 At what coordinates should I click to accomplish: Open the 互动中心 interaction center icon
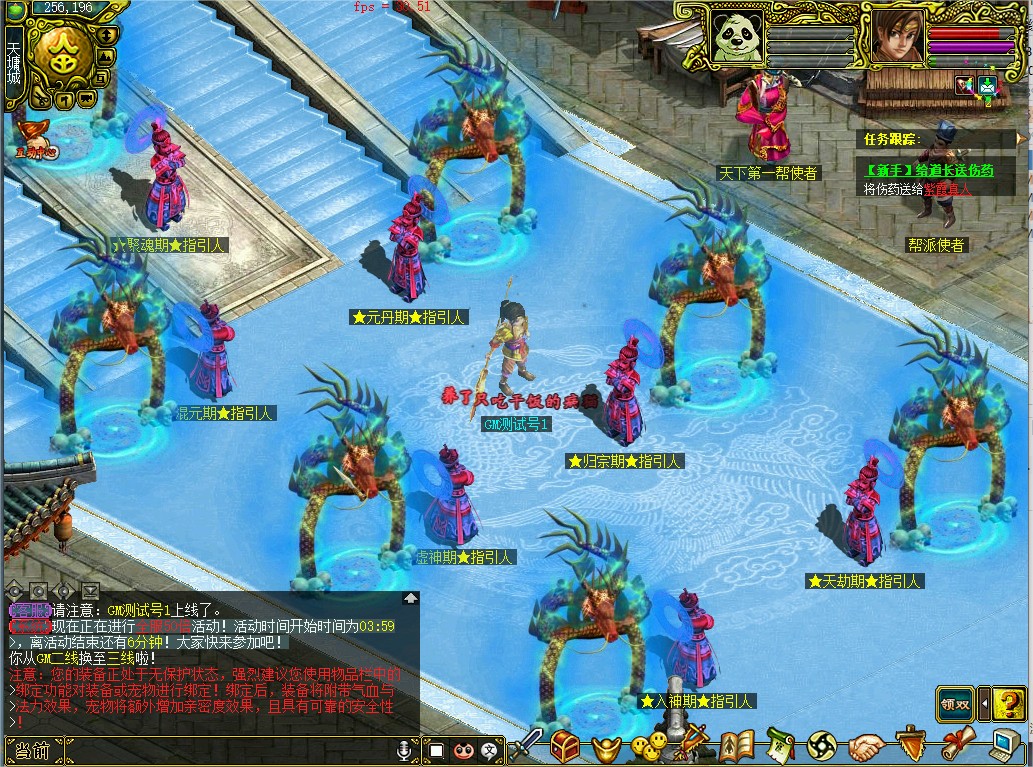coord(36,138)
